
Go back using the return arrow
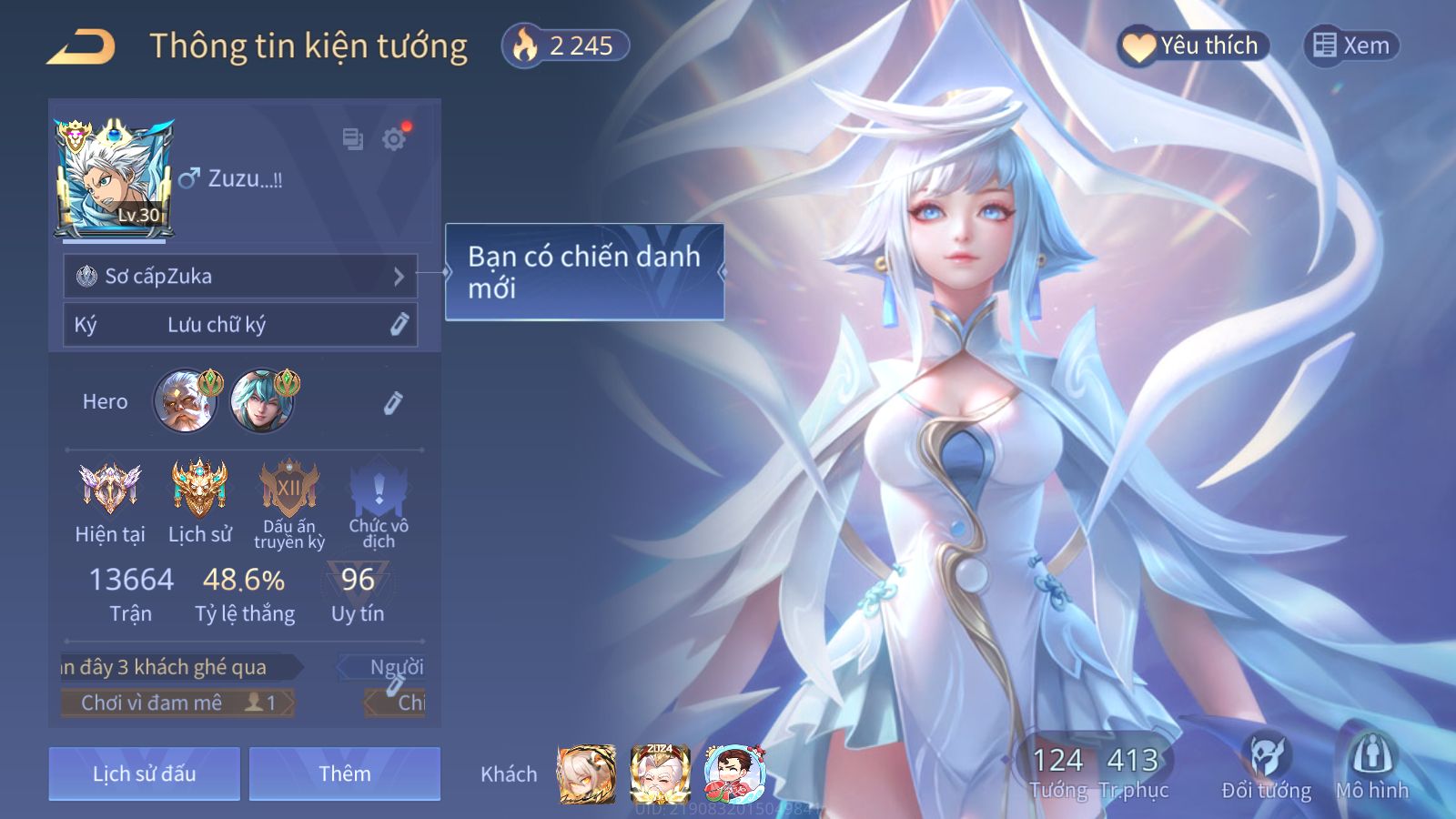tap(81, 46)
